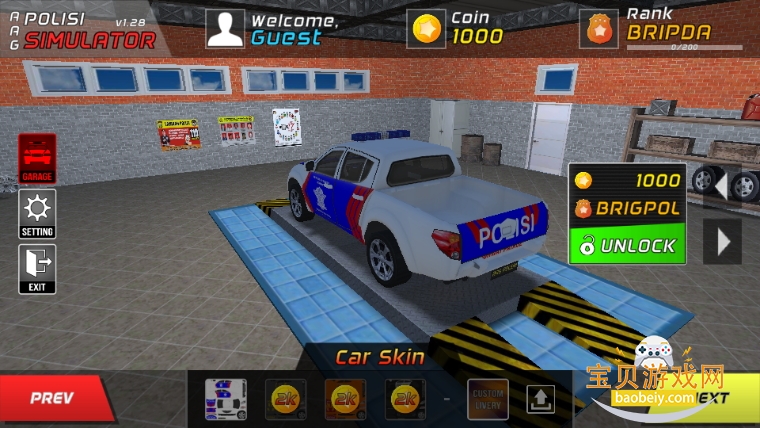Exit the game with the Exit button
Screen dimensions: 760x428
(x=38, y=270)
